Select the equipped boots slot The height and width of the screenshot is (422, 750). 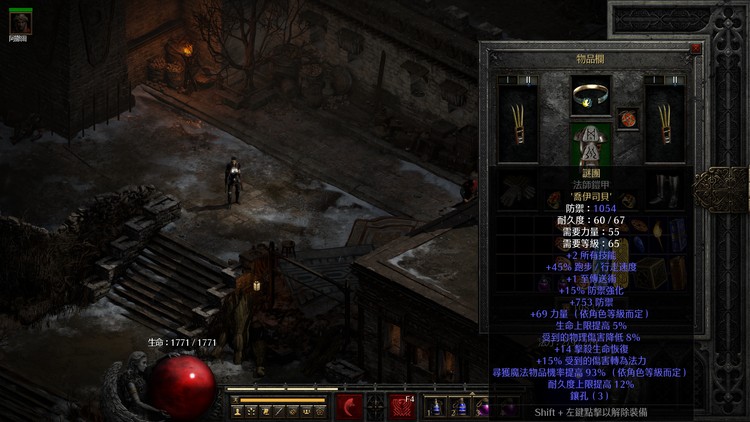[665, 187]
